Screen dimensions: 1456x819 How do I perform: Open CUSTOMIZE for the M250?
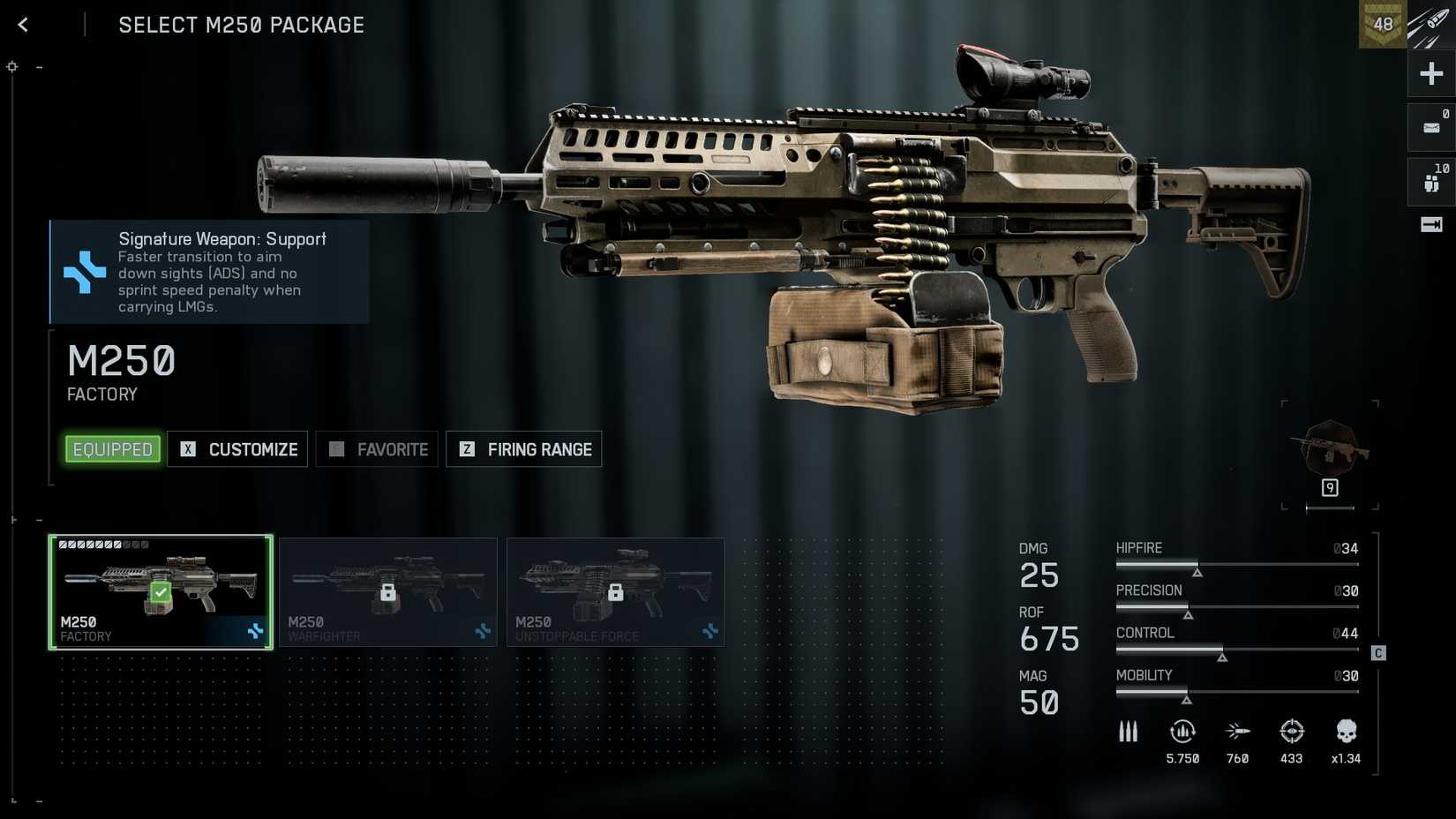coord(237,449)
